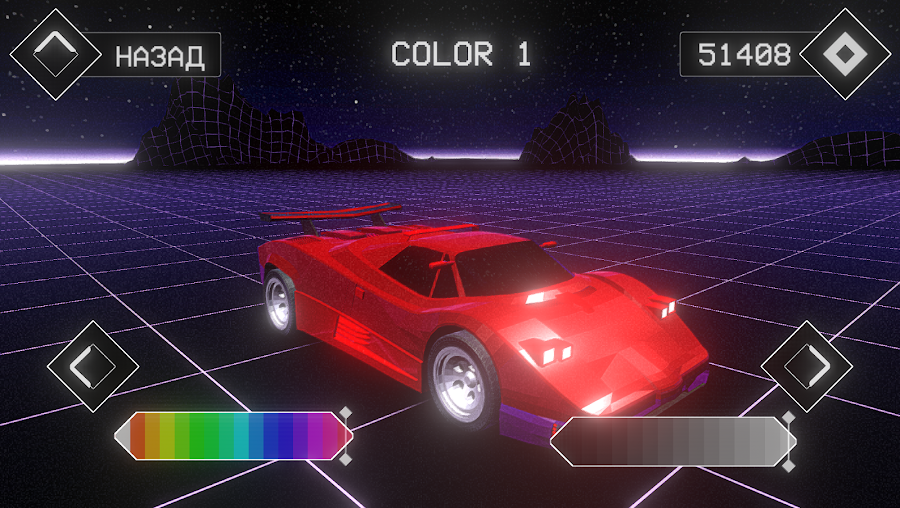This screenshot has width=900, height=508.
Task: Pick green on the rainbow hue bar
Action: click(x=197, y=437)
